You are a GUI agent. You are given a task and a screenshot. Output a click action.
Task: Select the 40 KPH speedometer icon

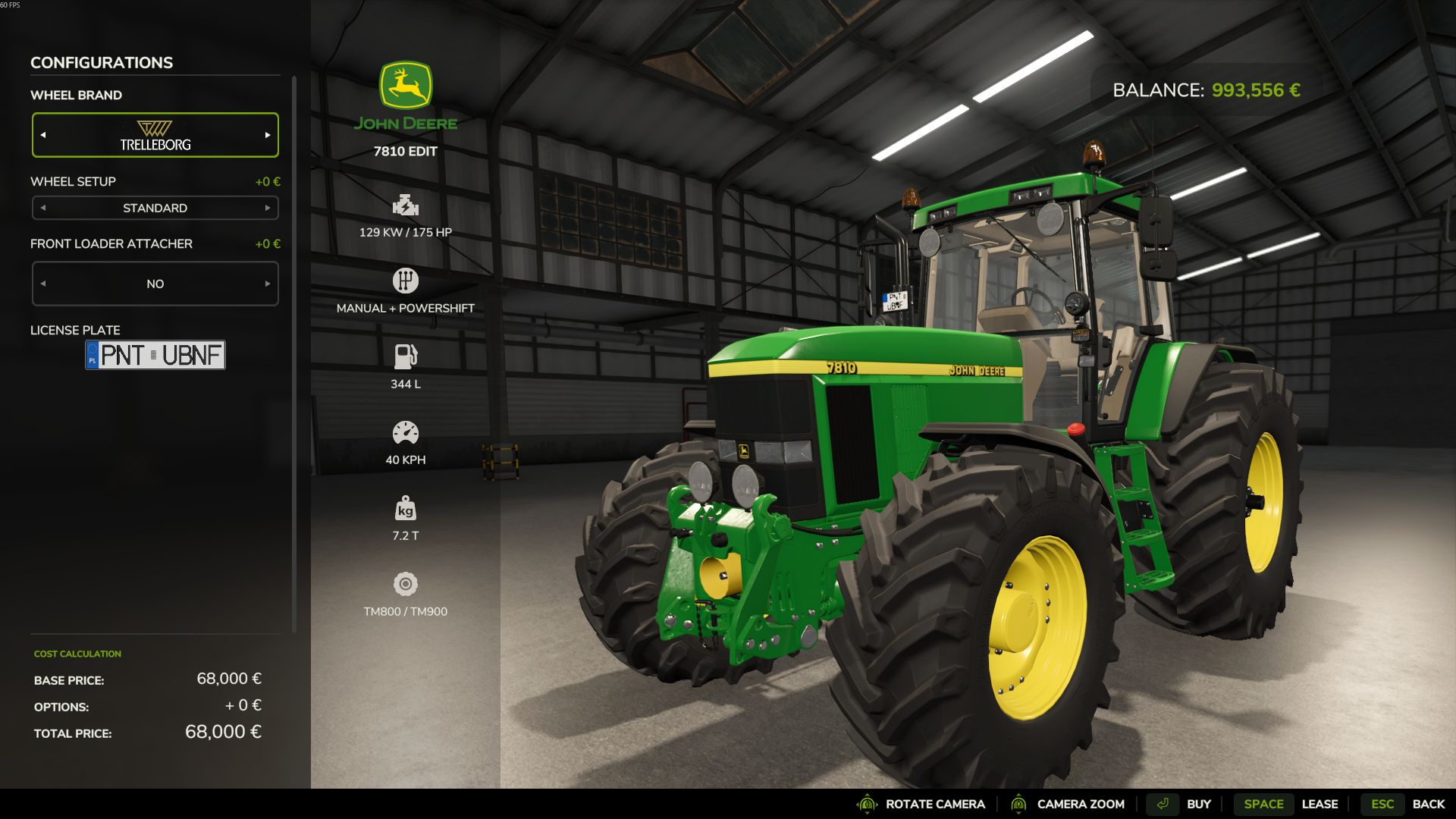click(x=406, y=432)
